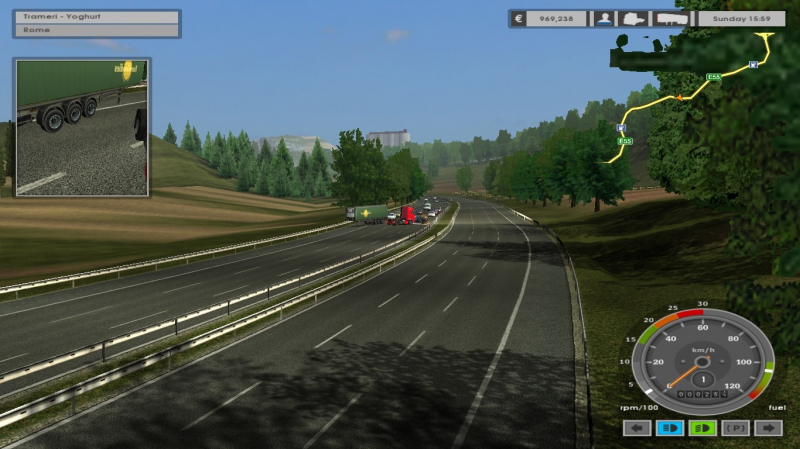Viewport: 800px width, 449px height.
Task: Open the driver profile icon
Action: pyautogui.click(x=604, y=18)
